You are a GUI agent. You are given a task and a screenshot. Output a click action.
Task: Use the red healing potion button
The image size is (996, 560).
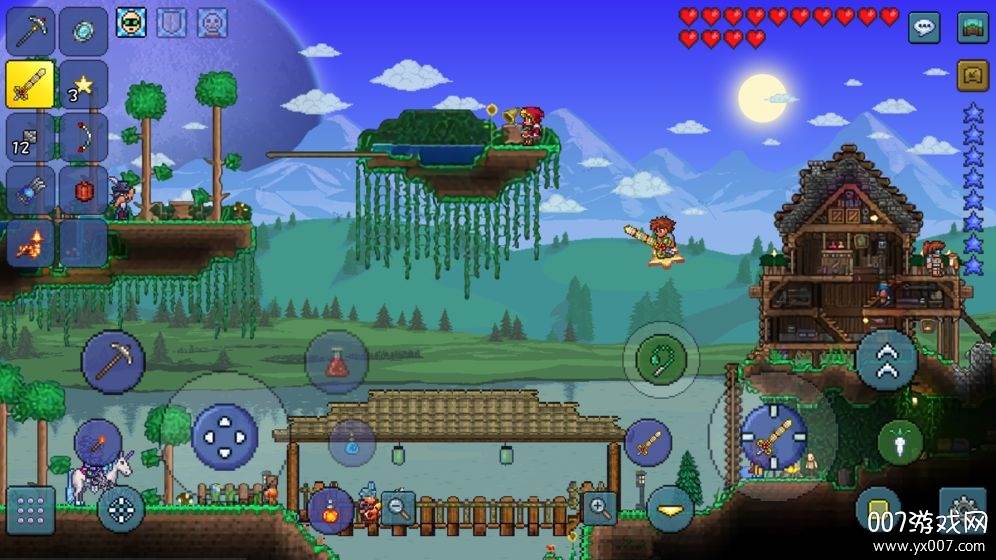(x=336, y=362)
